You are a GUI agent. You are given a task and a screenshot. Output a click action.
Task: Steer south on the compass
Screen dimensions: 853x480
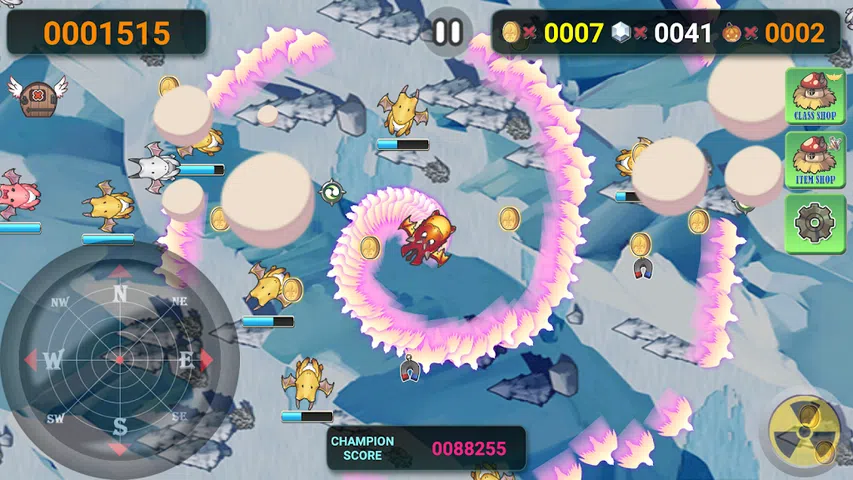[119, 427]
